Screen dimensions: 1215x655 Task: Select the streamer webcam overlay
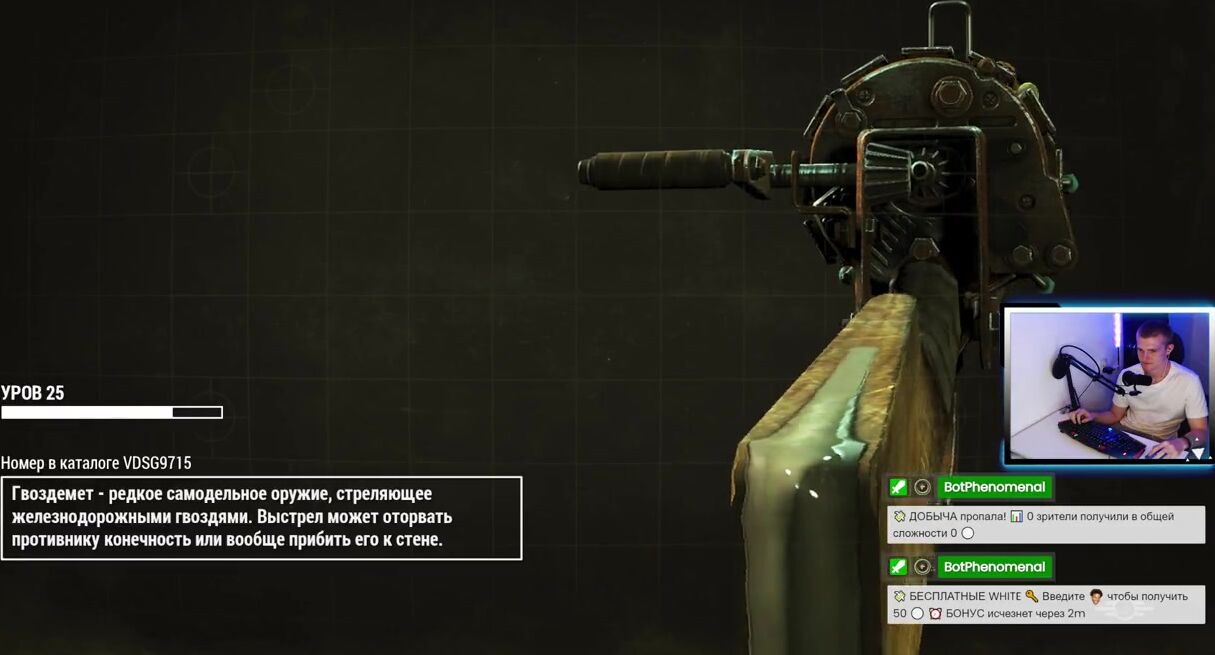tap(1108, 386)
